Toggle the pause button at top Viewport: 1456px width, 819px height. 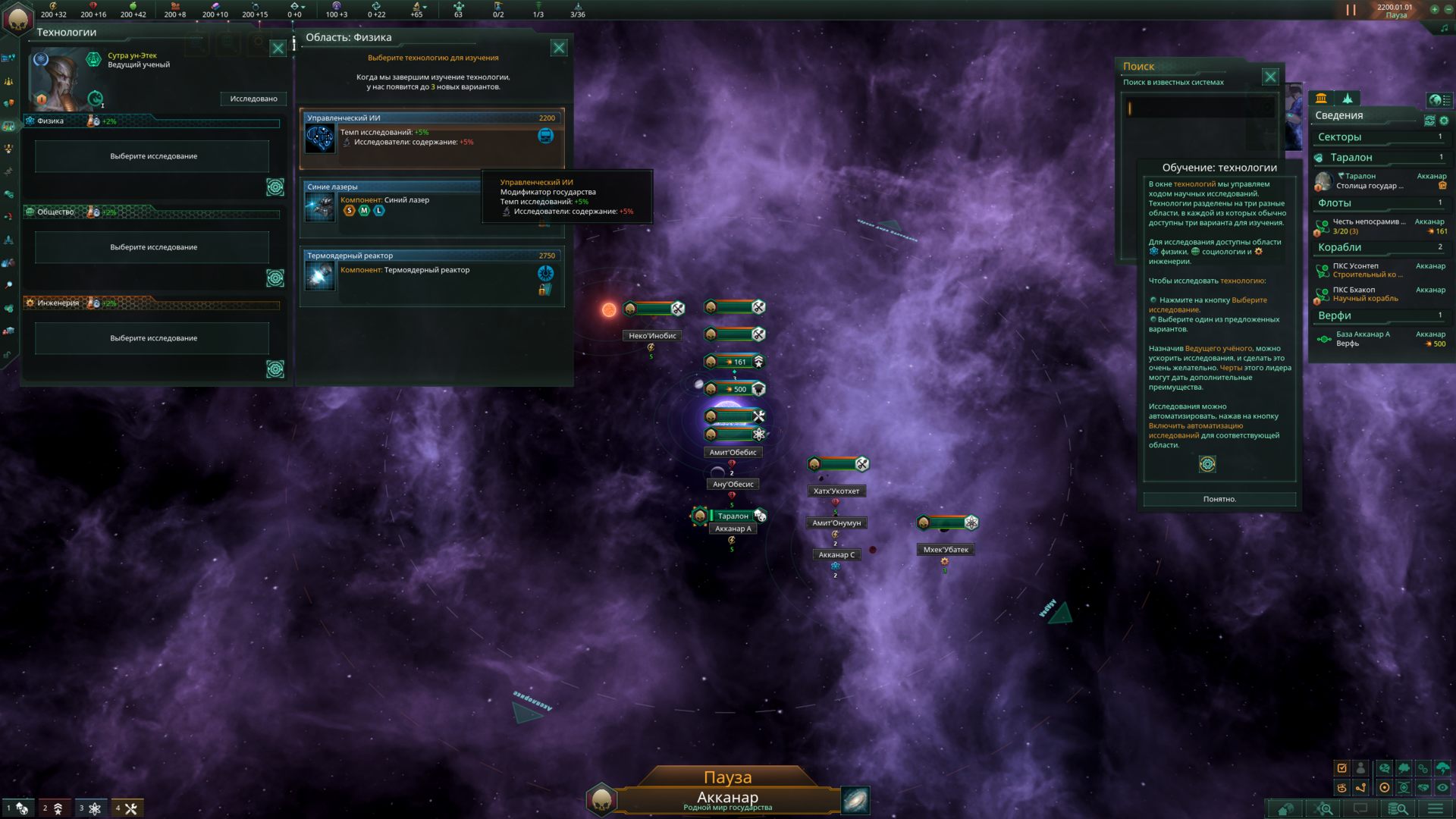click(x=1351, y=10)
